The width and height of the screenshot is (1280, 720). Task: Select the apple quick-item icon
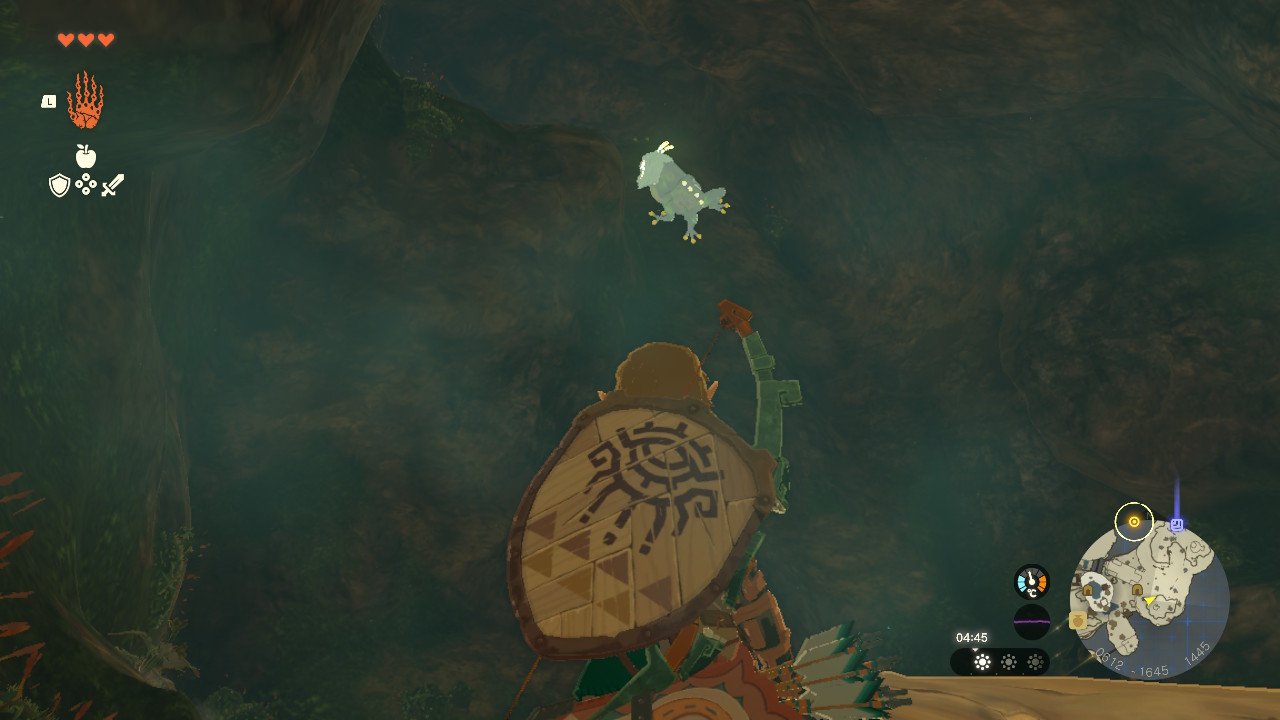(x=86, y=156)
